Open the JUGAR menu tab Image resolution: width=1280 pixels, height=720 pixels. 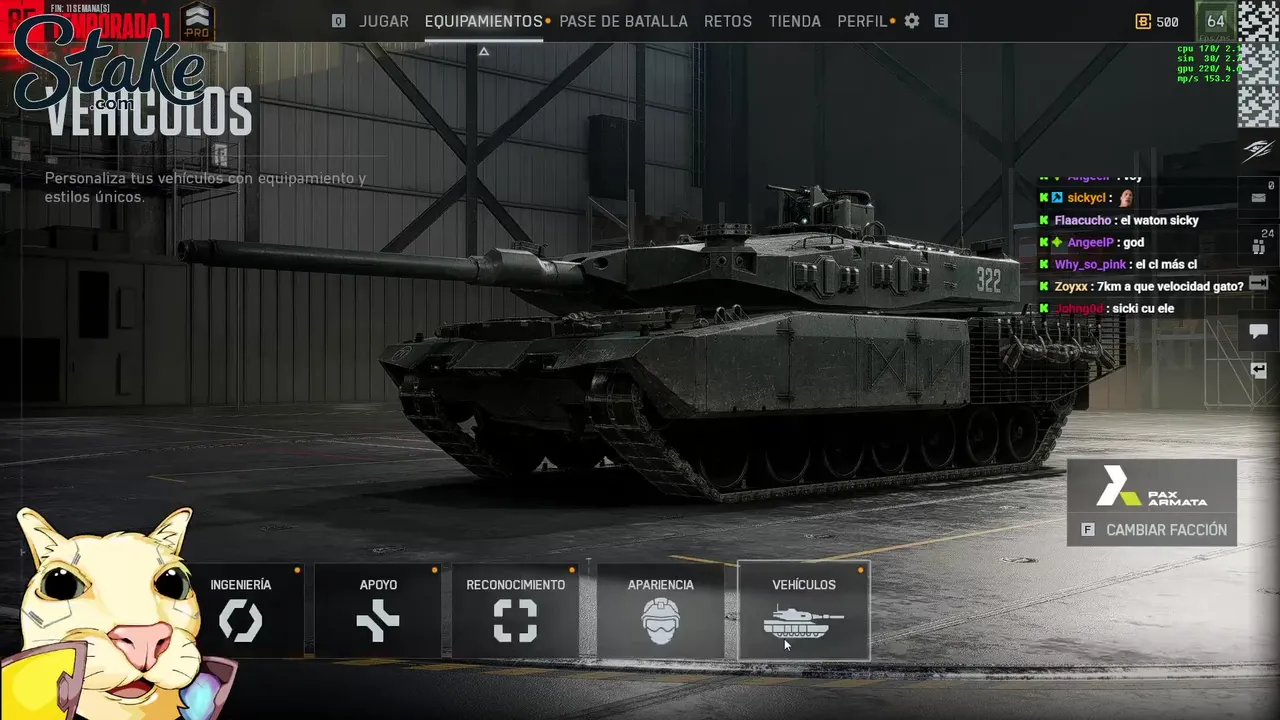pos(384,21)
